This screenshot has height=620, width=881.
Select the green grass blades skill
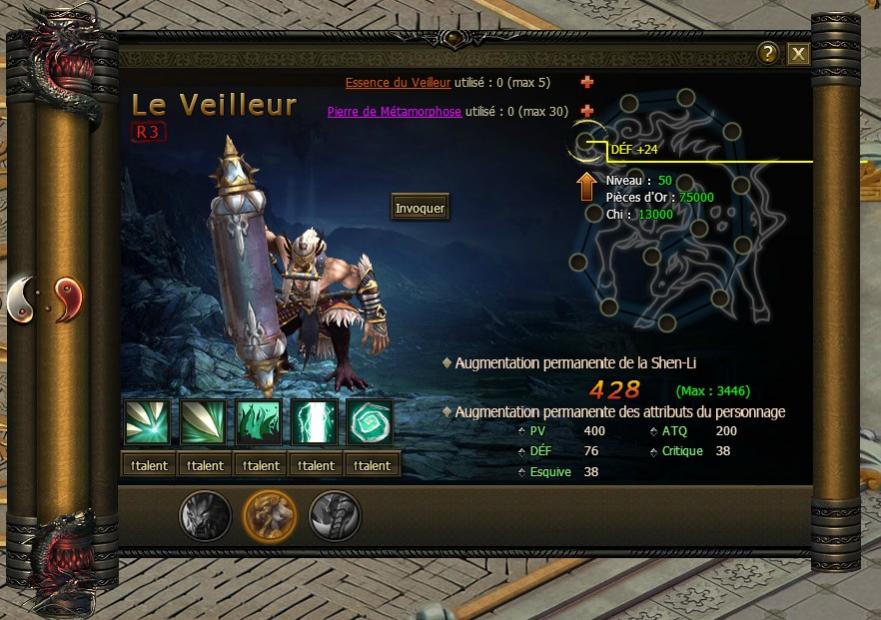259,422
